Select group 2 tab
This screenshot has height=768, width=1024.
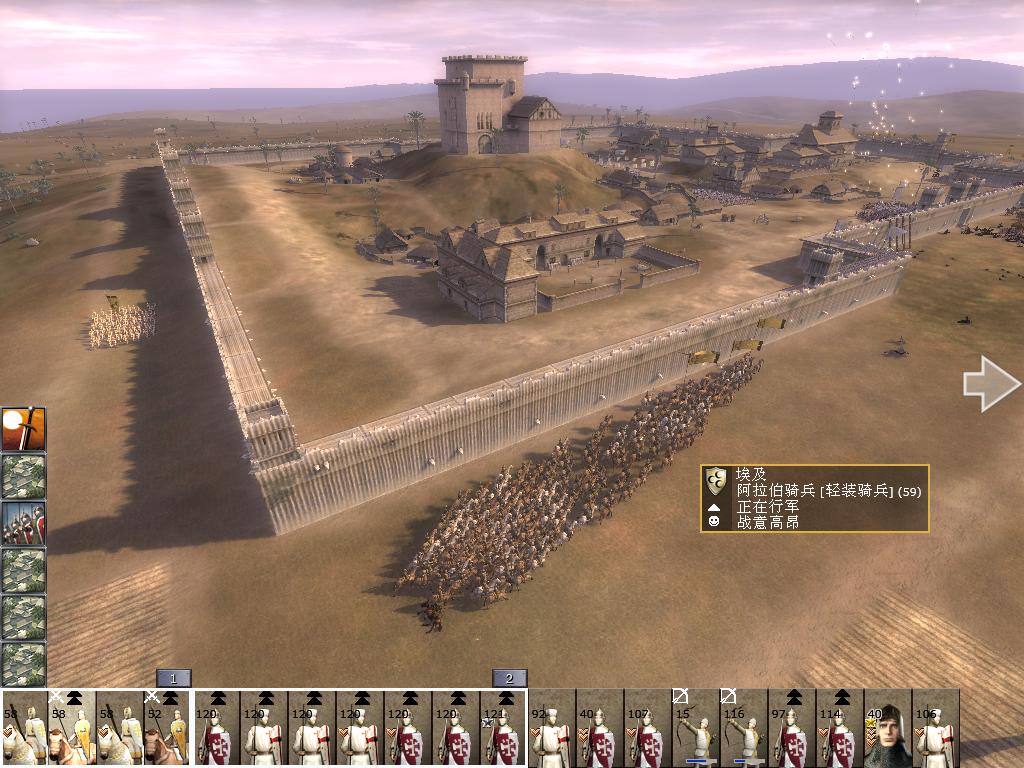click(x=509, y=678)
